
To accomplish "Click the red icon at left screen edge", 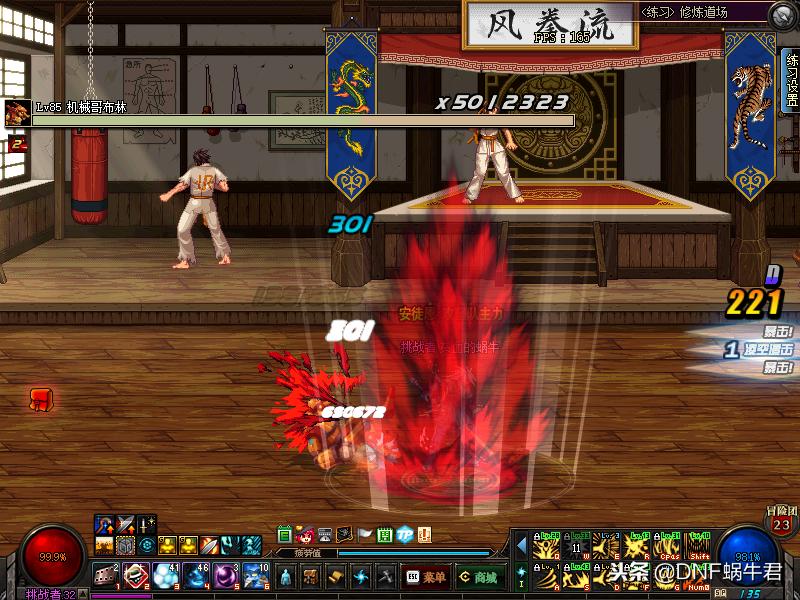I will point(41,400).
